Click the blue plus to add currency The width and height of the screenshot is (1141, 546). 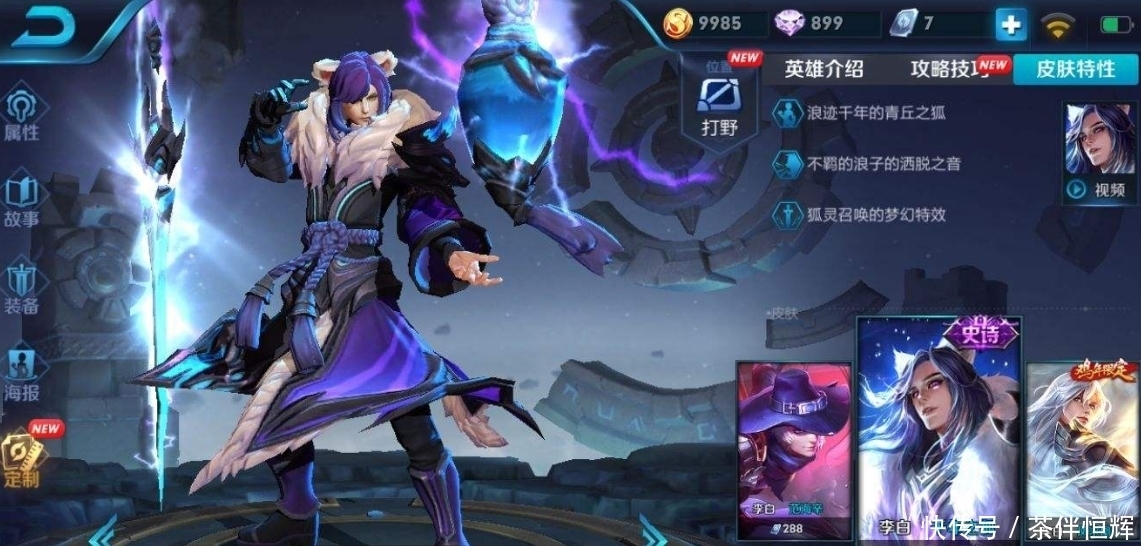coord(1010,25)
